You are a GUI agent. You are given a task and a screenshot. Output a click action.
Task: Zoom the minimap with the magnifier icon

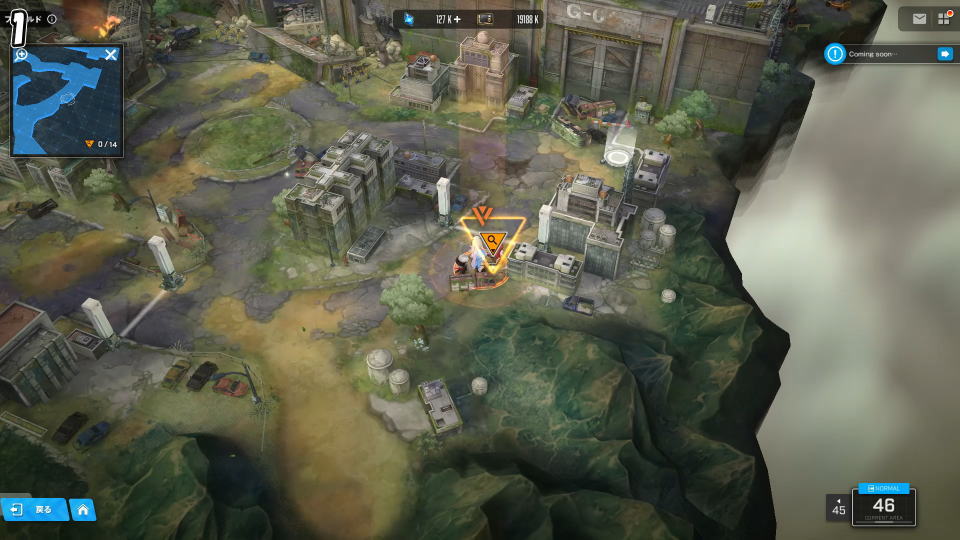(21, 54)
